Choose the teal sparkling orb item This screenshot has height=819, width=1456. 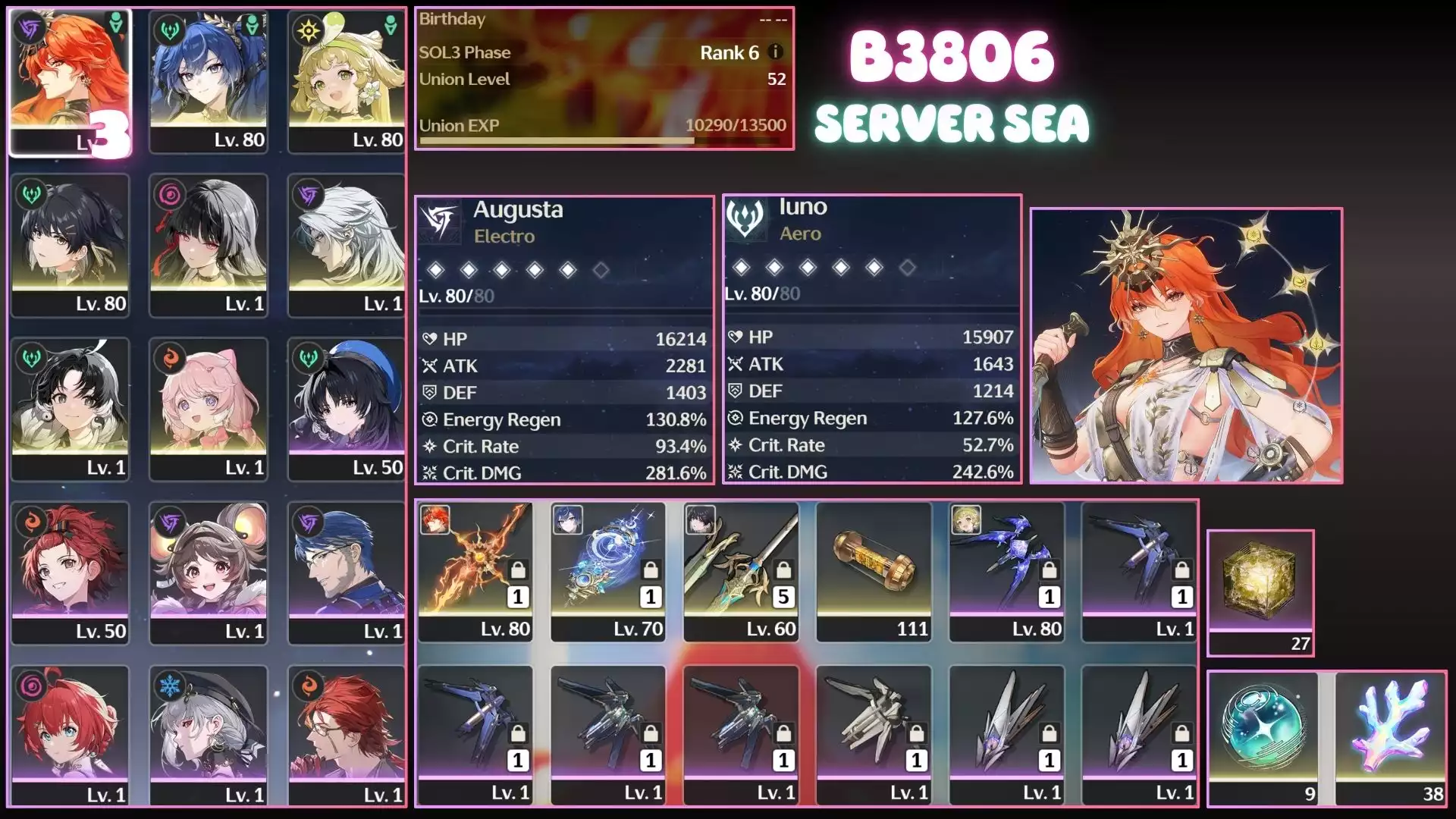pyautogui.click(x=1263, y=737)
